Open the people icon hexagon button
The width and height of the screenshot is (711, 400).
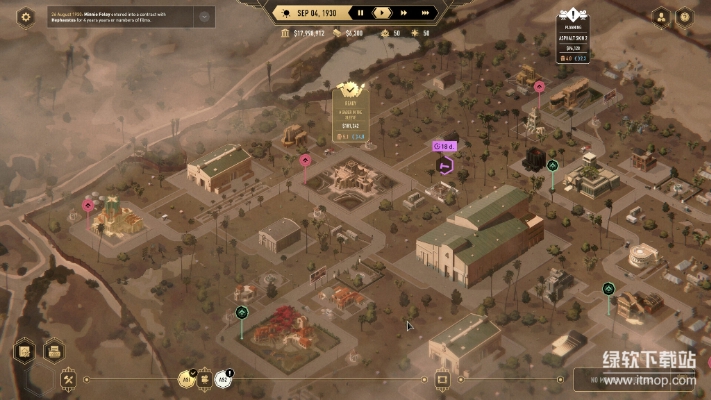(x=661, y=17)
